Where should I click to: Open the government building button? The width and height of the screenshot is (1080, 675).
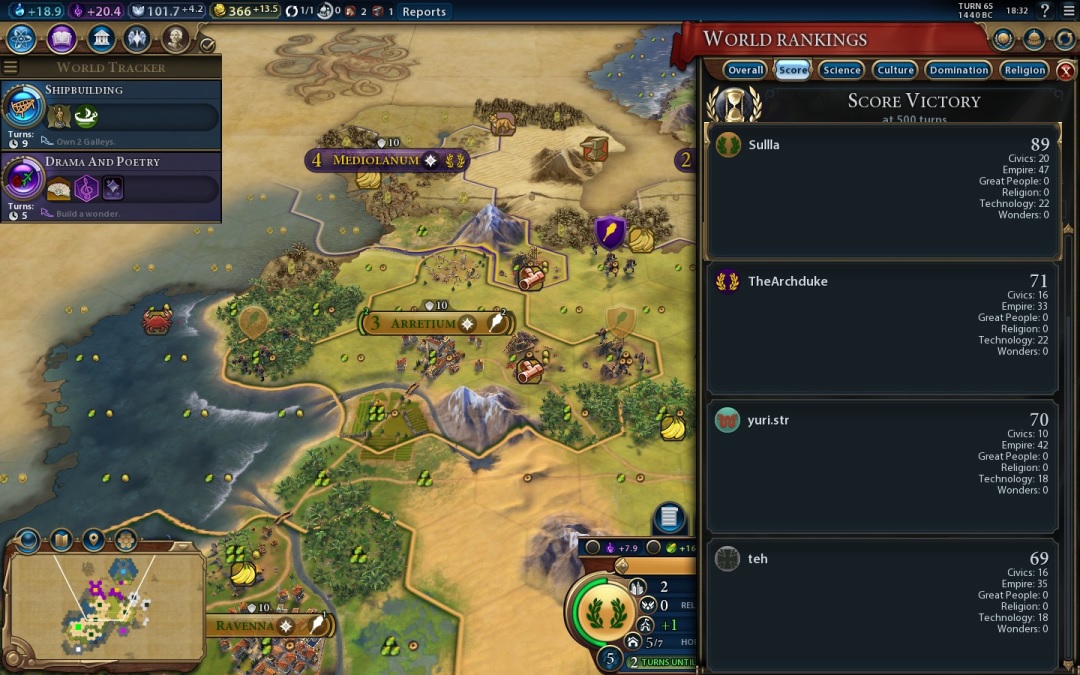[x=100, y=39]
